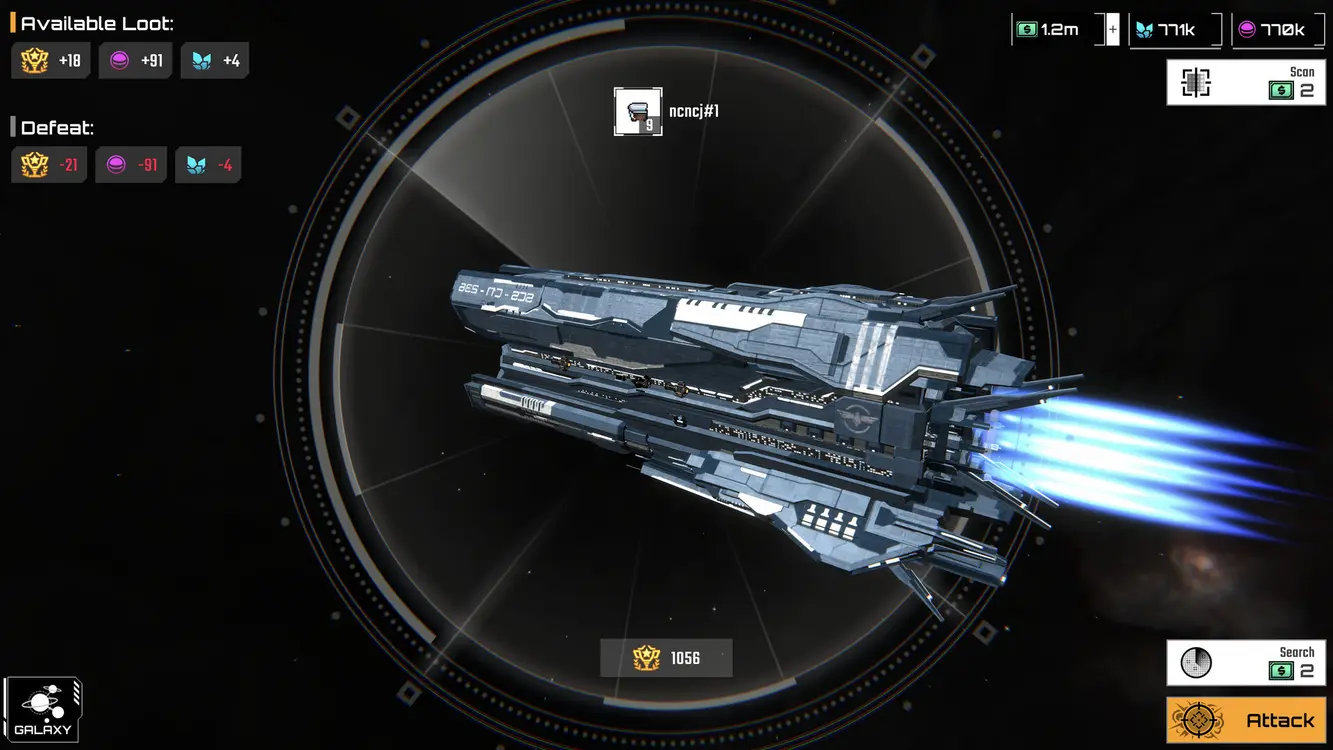Click the crosshair icon on the Attack button

click(x=1196, y=719)
